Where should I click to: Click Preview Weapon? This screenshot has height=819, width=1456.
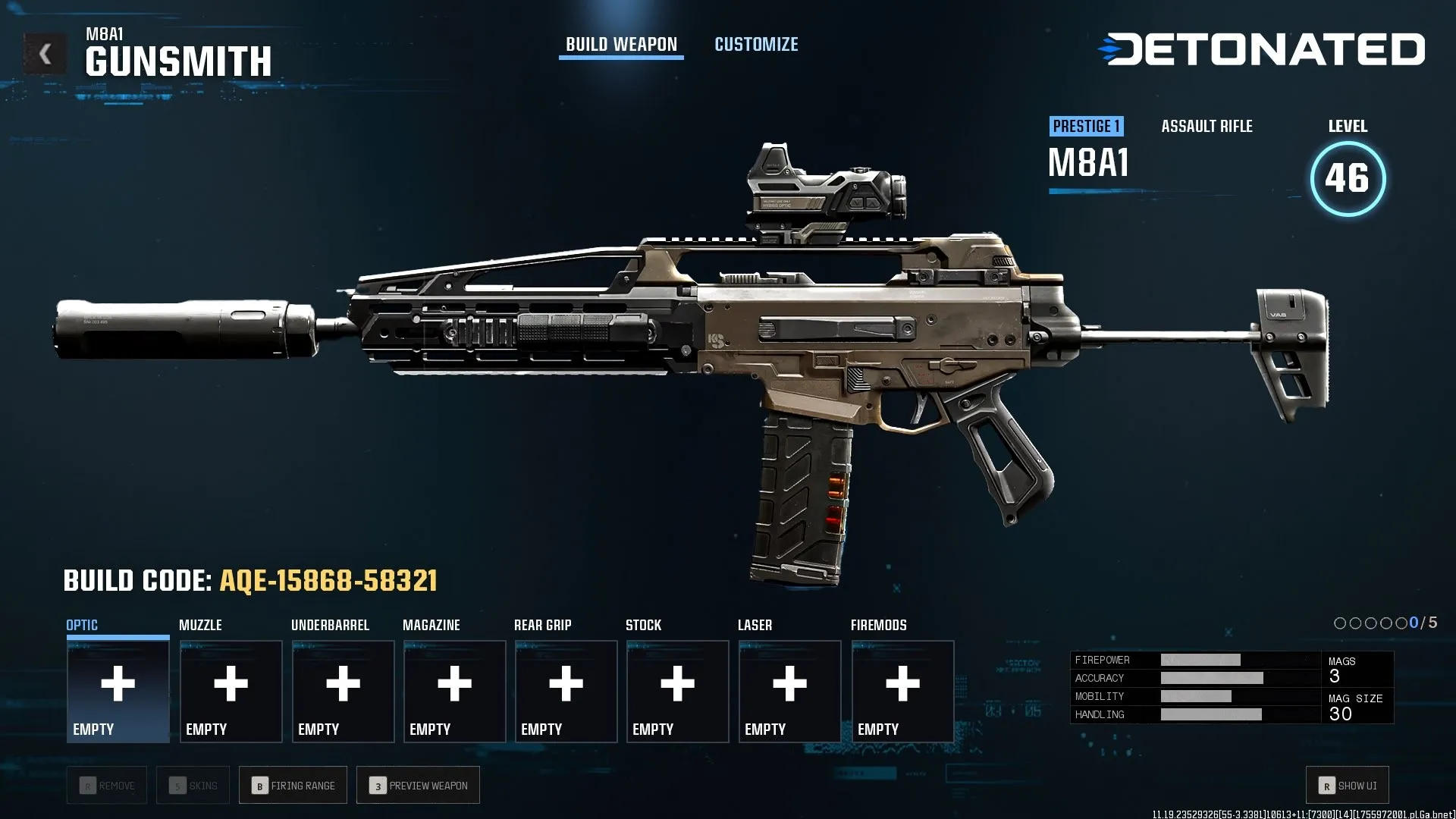pyautogui.click(x=418, y=785)
